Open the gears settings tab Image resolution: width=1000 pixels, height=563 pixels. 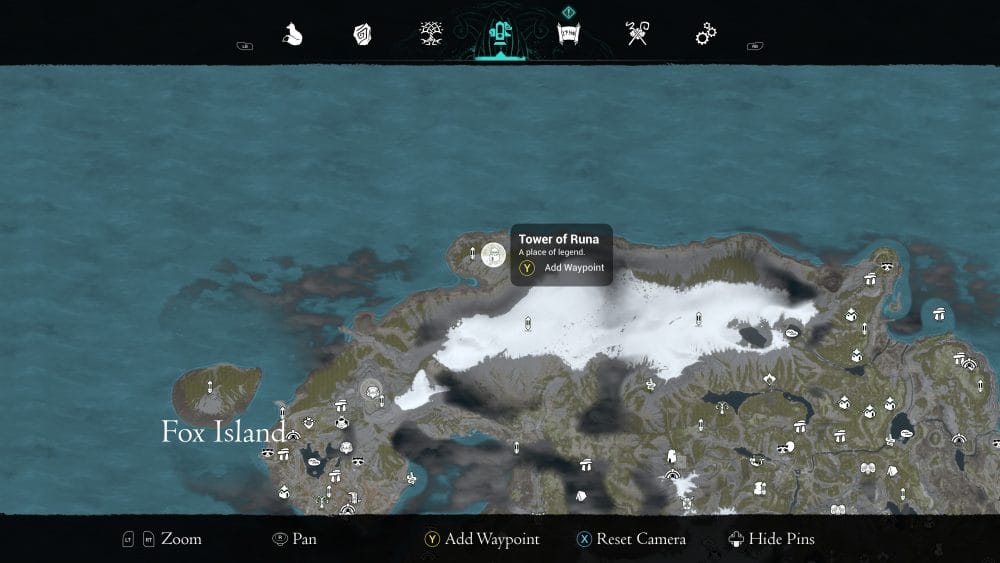coord(706,35)
